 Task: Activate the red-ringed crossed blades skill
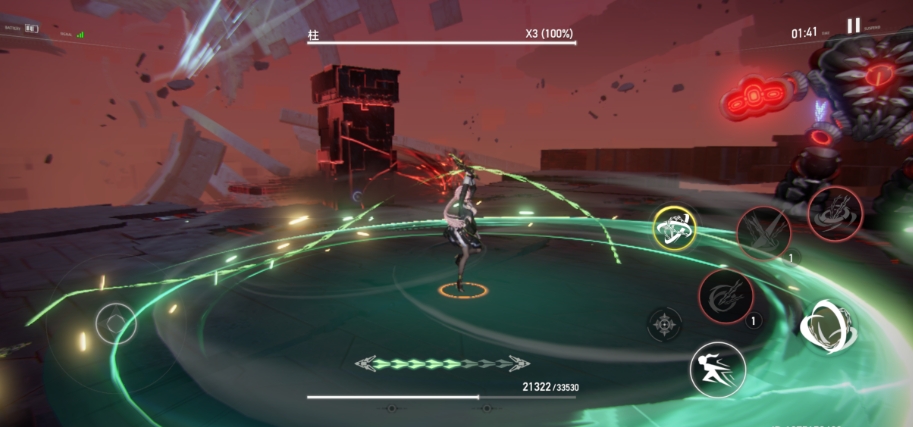point(763,233)
